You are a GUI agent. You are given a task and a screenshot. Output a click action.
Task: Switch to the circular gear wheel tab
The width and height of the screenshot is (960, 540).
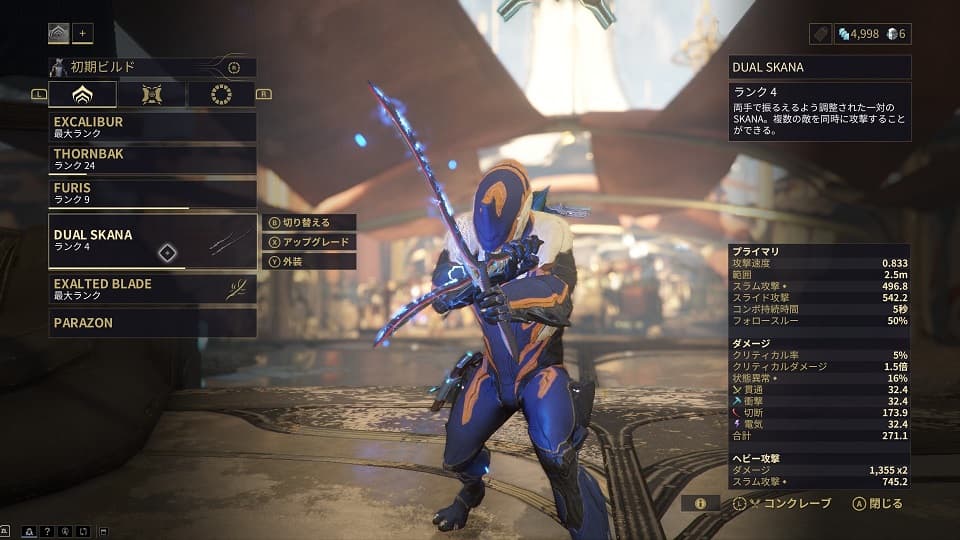pyautogui.click(x=221, y=94)
